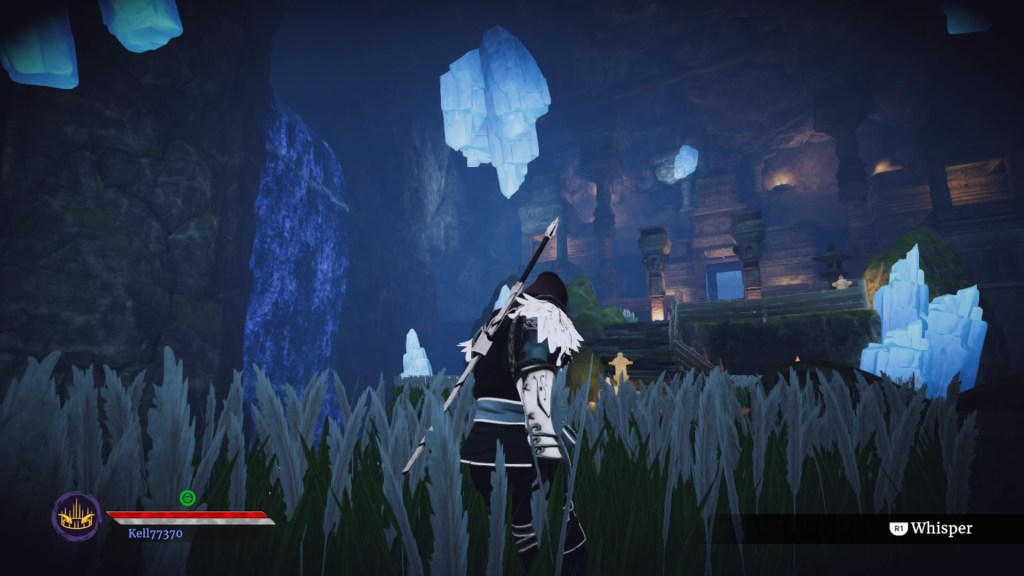The image size is (1024, 576).
Task: Select the small green status icon
Action: tap(187, 497)
